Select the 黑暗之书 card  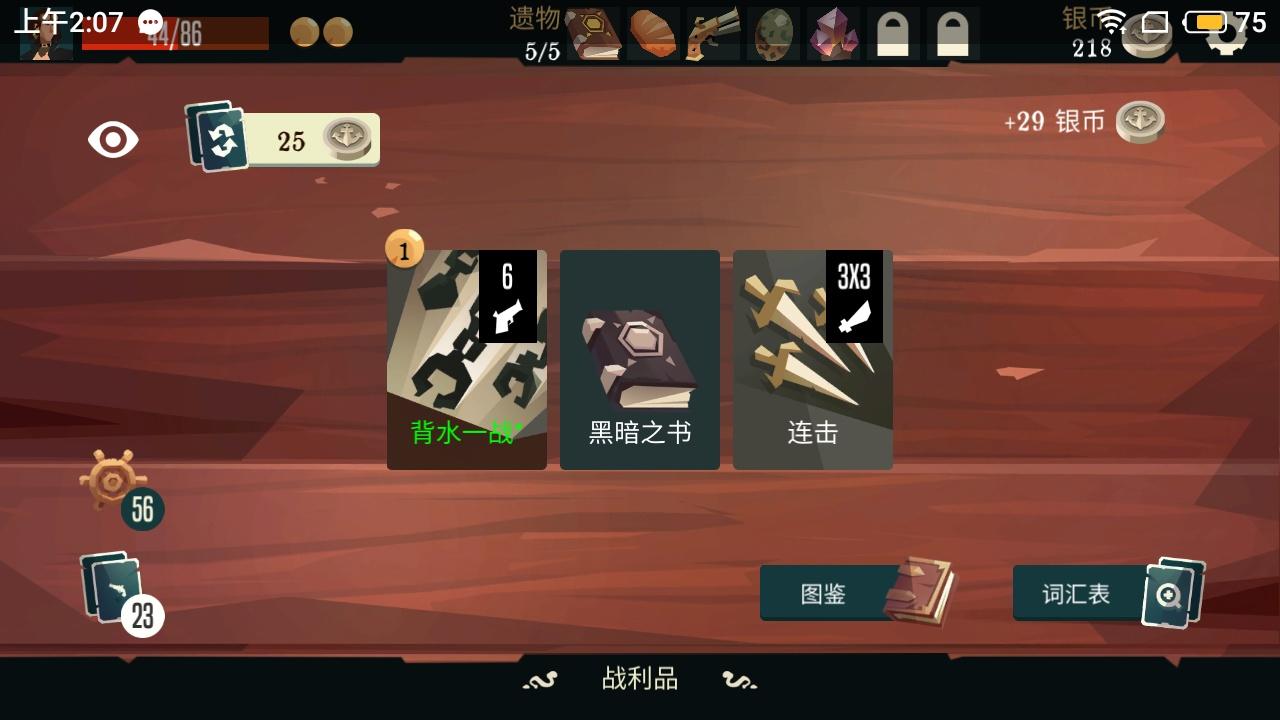pos(639,358)
